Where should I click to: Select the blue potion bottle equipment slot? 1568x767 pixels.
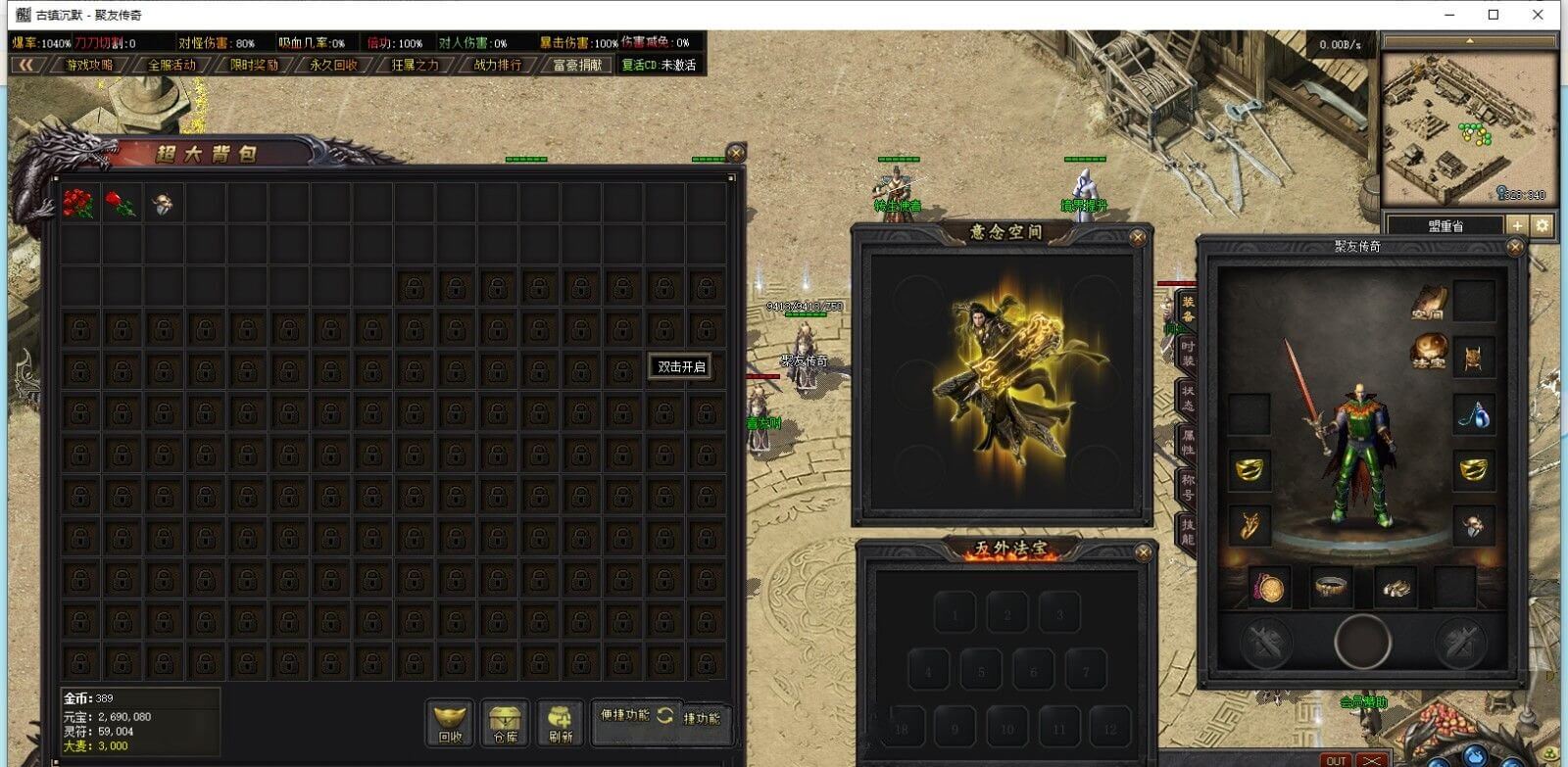(1472, 415)
